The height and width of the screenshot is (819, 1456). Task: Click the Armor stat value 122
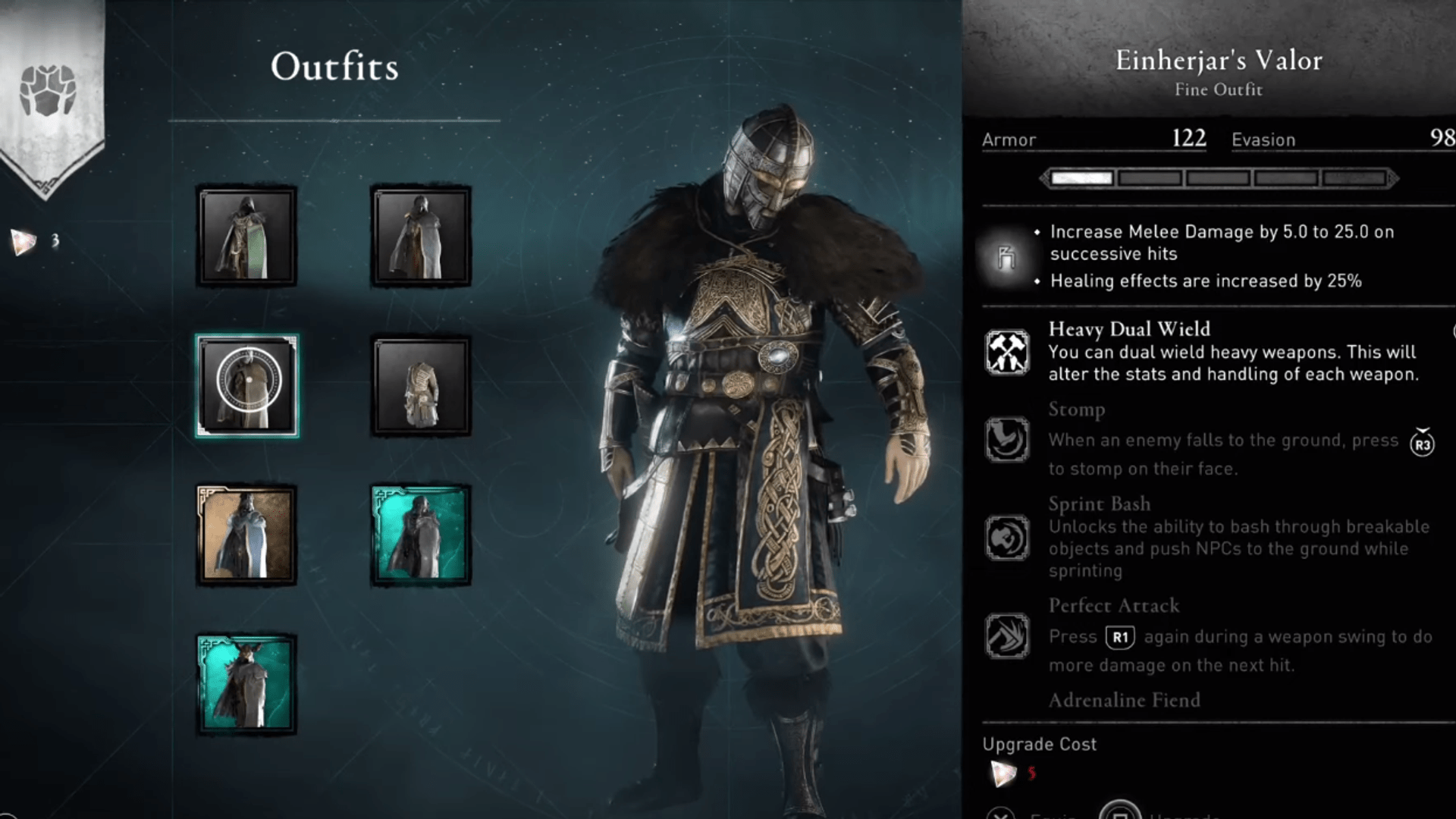pos(1189,139)
